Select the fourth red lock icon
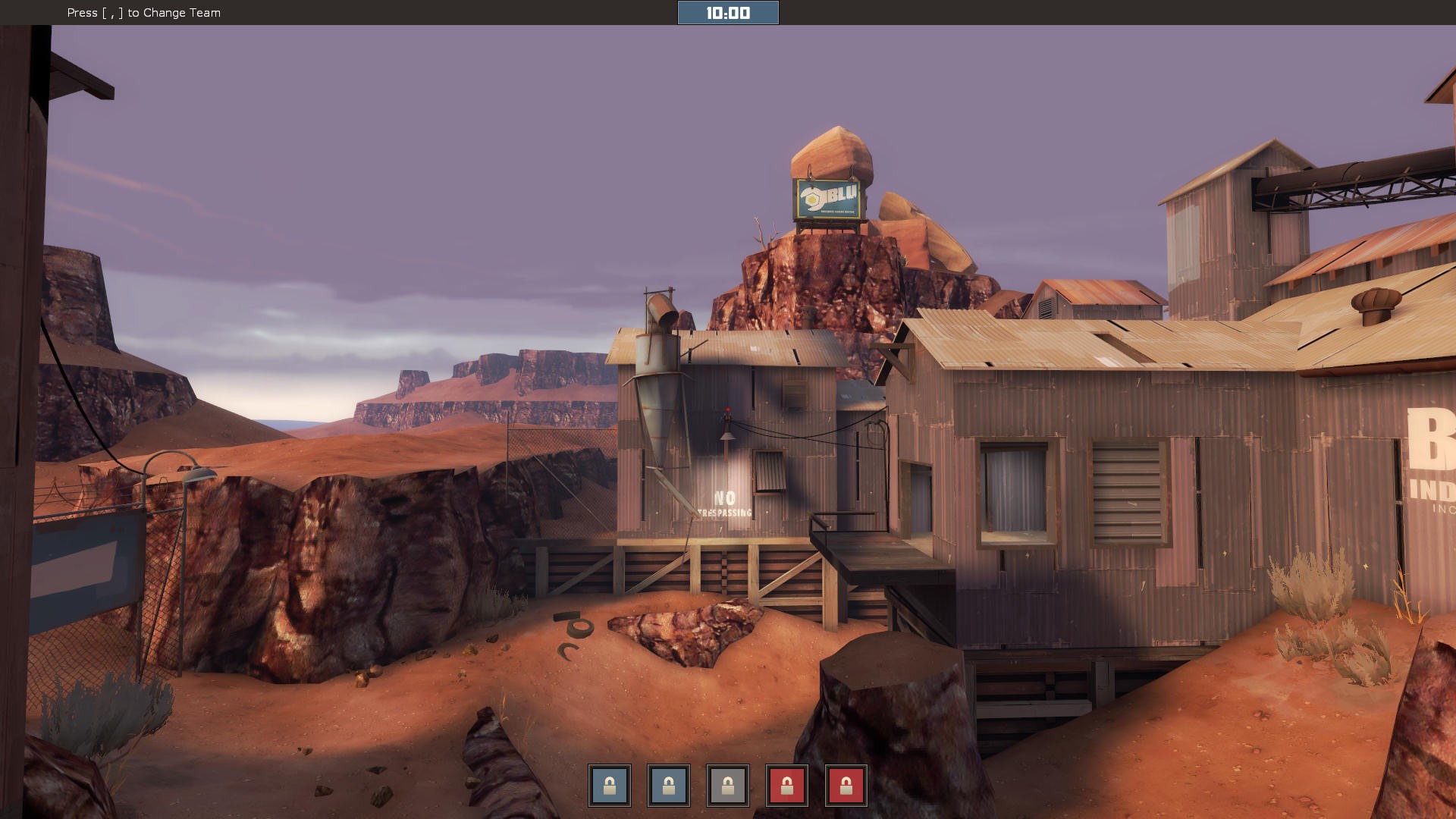Screen dimensions: 1456x819 click(x=788, y=786)
